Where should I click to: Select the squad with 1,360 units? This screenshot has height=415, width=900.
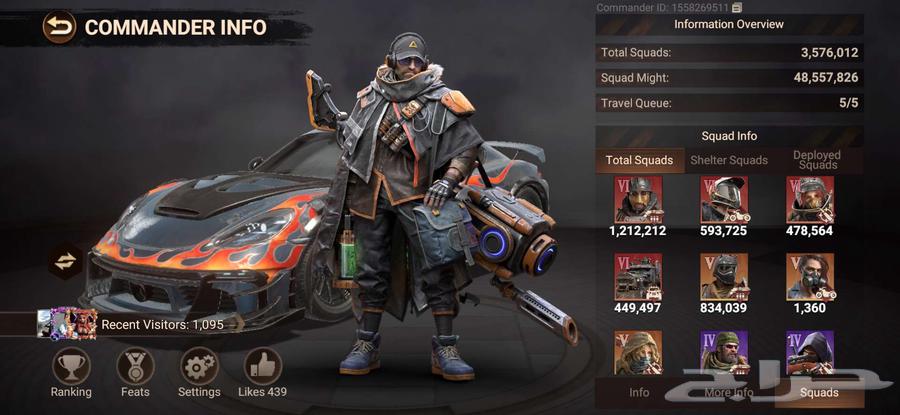810,277
